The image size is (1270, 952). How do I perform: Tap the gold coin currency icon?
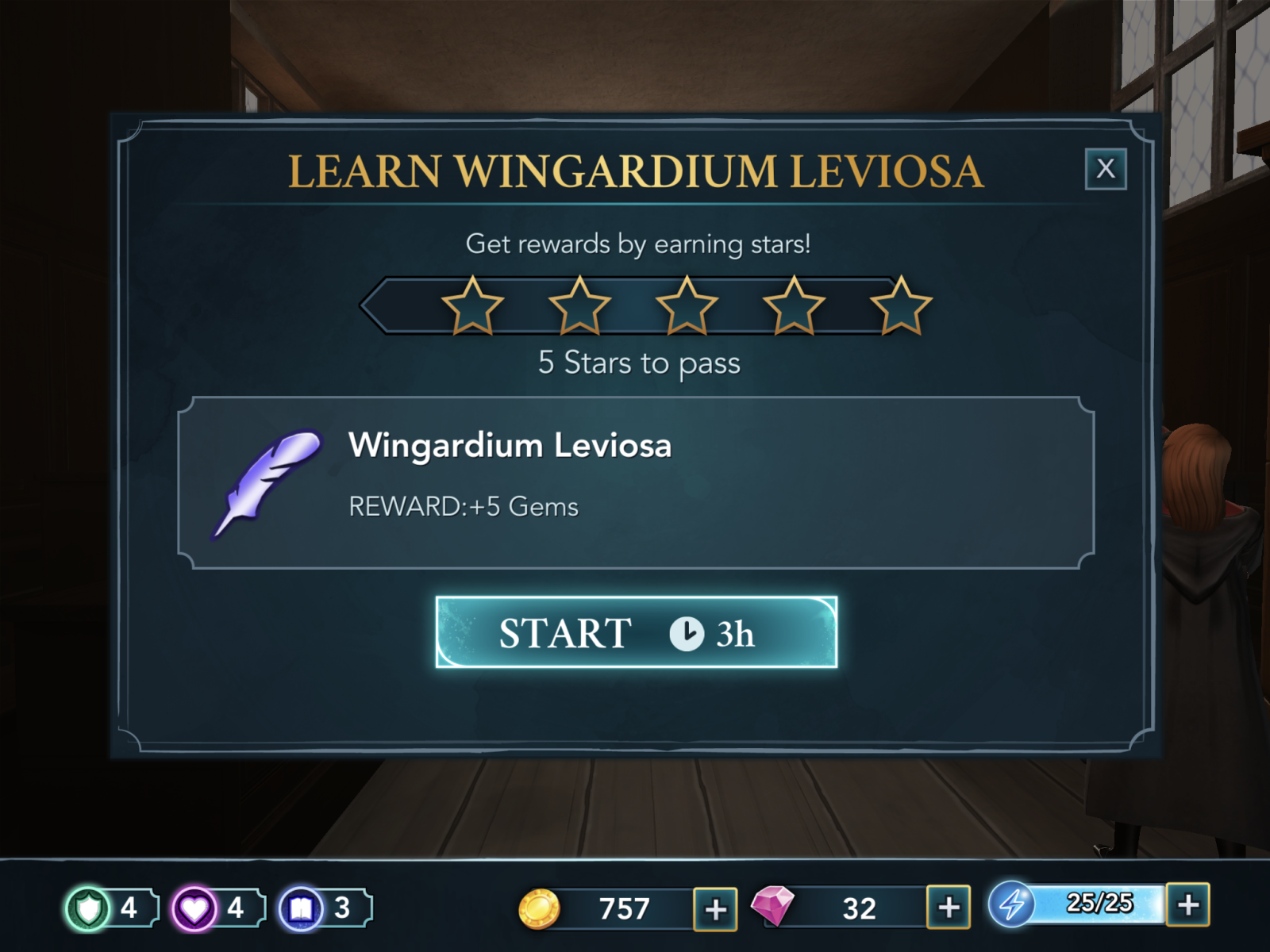(x=539, y=908)
